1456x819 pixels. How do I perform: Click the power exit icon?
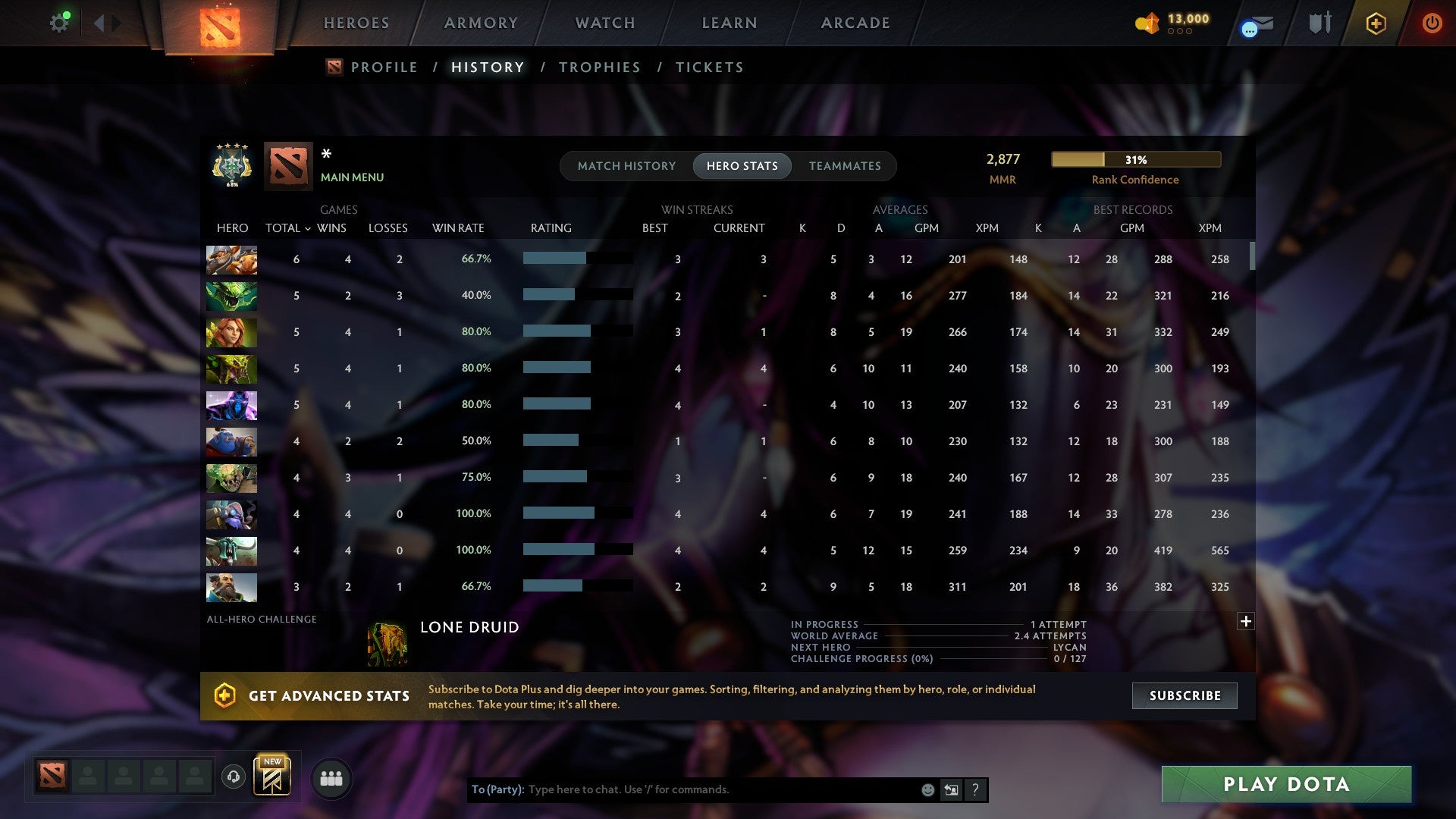pyautogui.click(x=1432, y=23)
